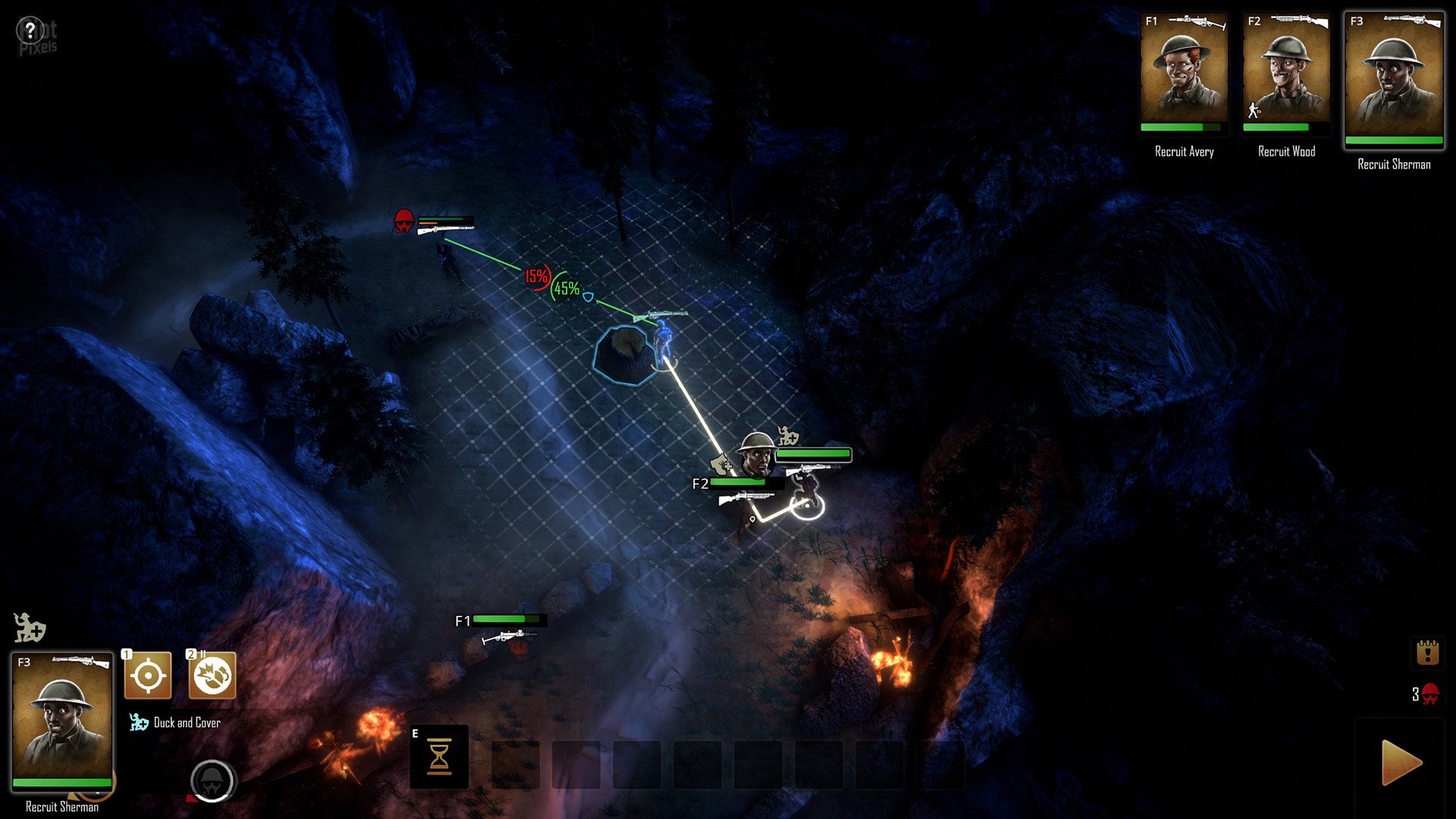Click Sherman's large portrait in bottom panel
1456x819 pixels.
tap(62, 720)
